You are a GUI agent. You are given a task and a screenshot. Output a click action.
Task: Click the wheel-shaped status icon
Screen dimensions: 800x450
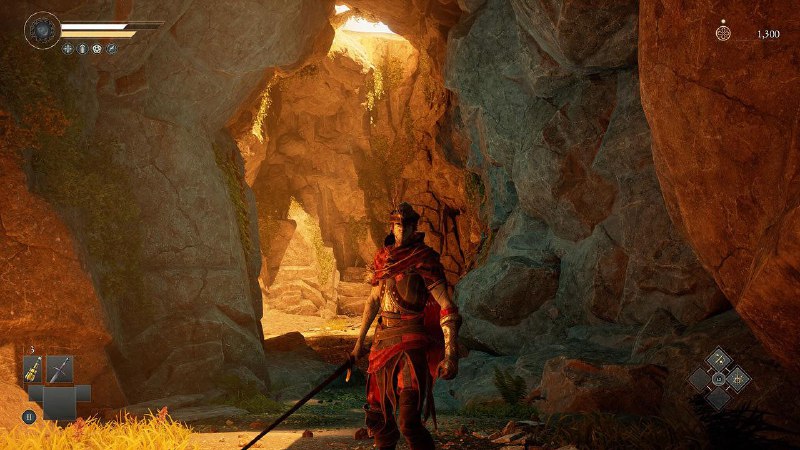(96, 48)
